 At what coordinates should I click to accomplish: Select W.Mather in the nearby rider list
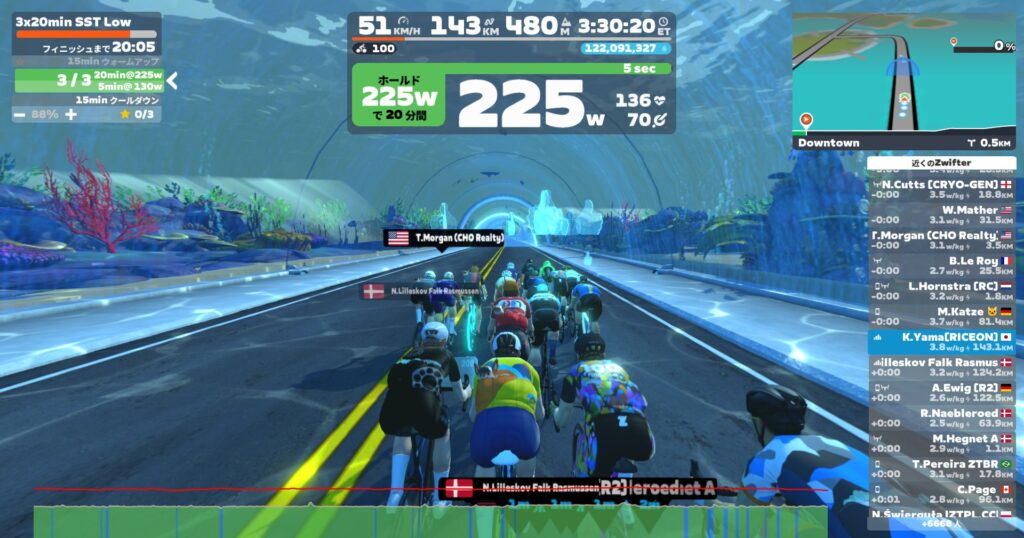coord(941,215)
